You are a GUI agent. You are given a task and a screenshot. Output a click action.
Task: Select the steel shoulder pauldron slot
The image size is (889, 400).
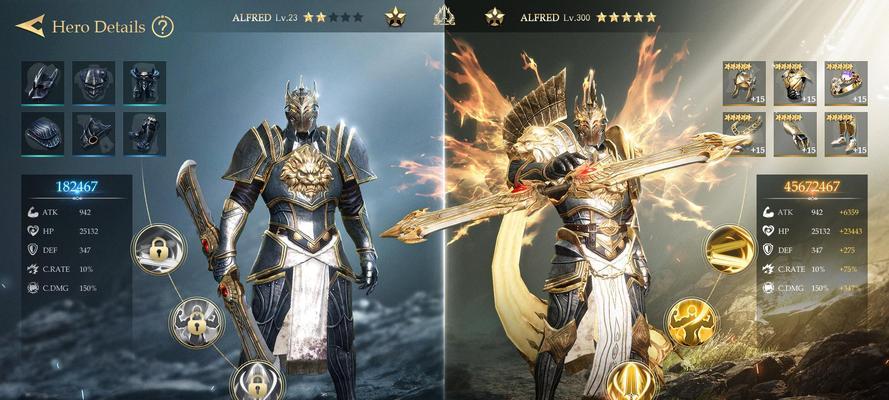click(x=43, y=132)
